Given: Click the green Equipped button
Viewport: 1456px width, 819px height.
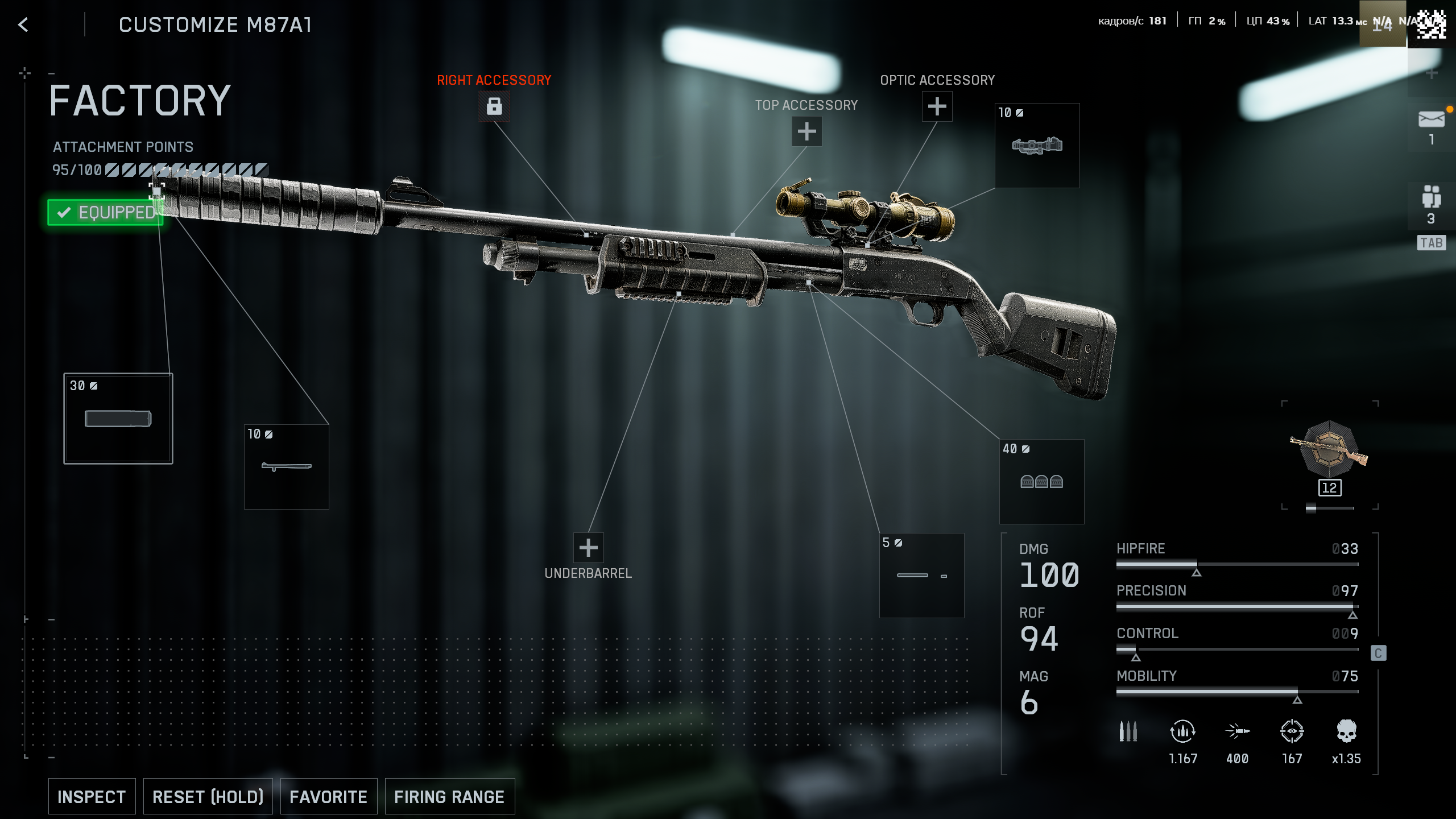Looking at the screenshot, I should pos(106,213).
